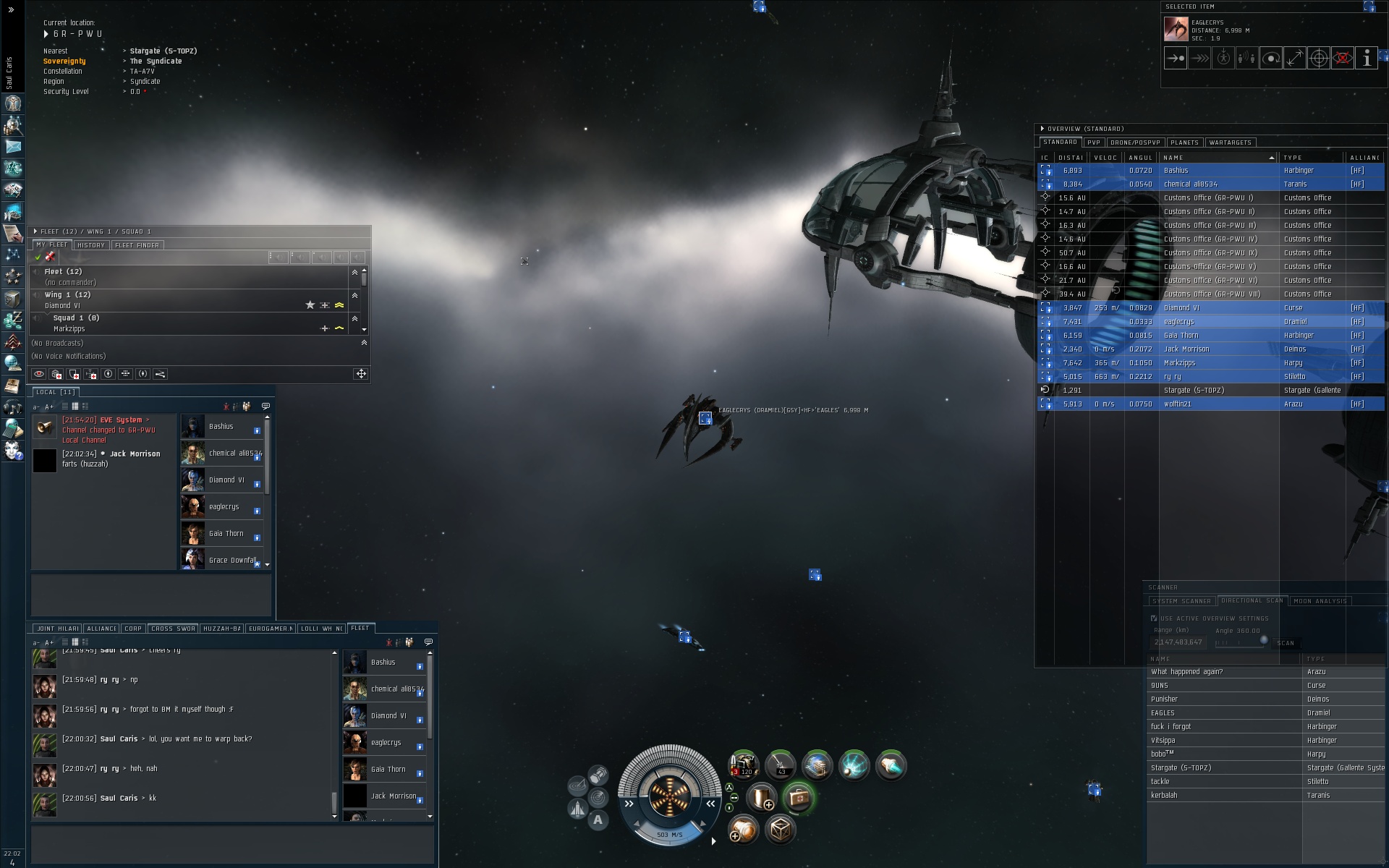Select wolftin21's Arazu in the overview

(x=1177, y=404)
